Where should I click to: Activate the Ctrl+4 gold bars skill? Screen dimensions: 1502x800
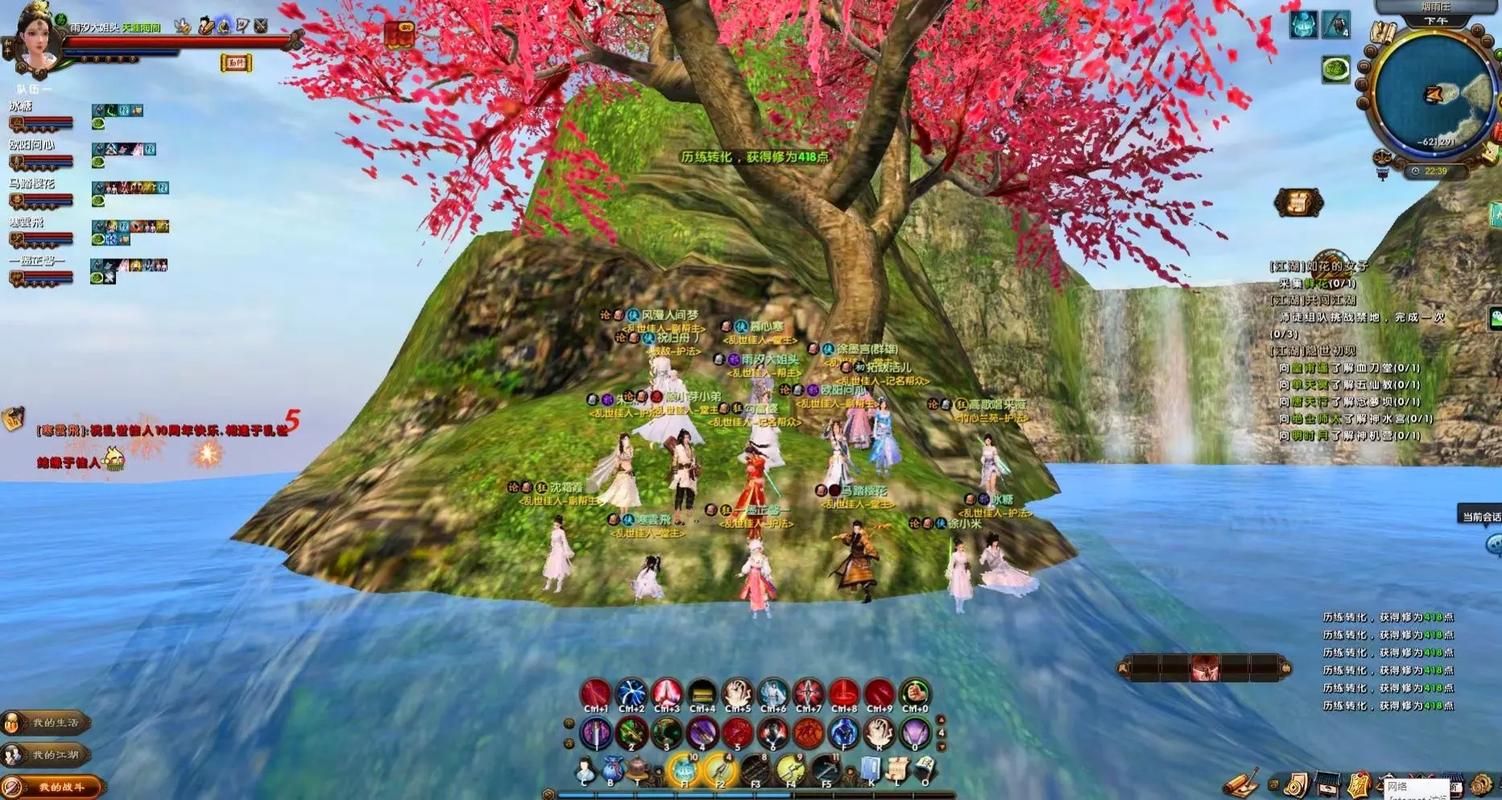(702, 693)
